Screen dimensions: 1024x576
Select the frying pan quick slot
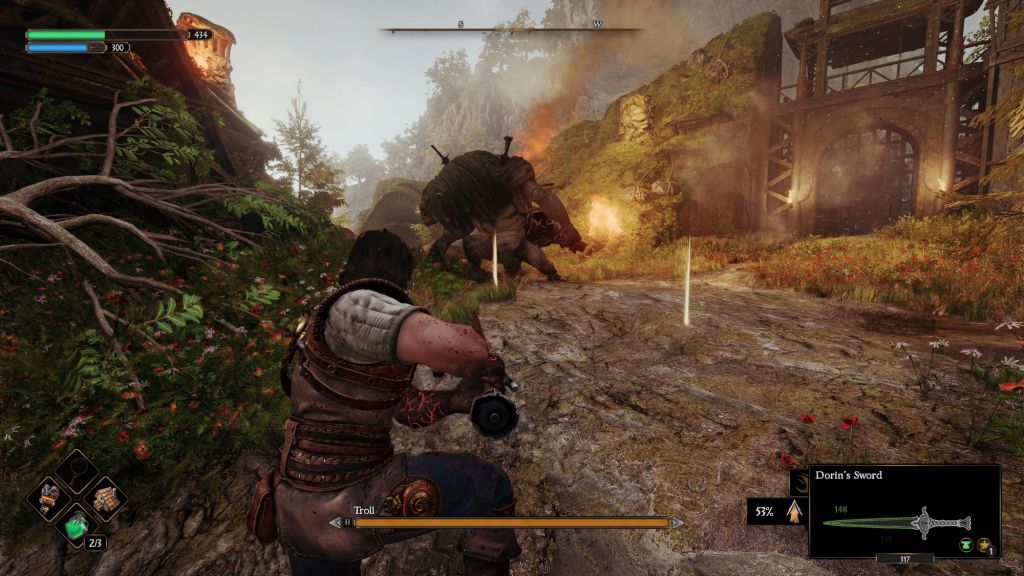pos(76,468)
